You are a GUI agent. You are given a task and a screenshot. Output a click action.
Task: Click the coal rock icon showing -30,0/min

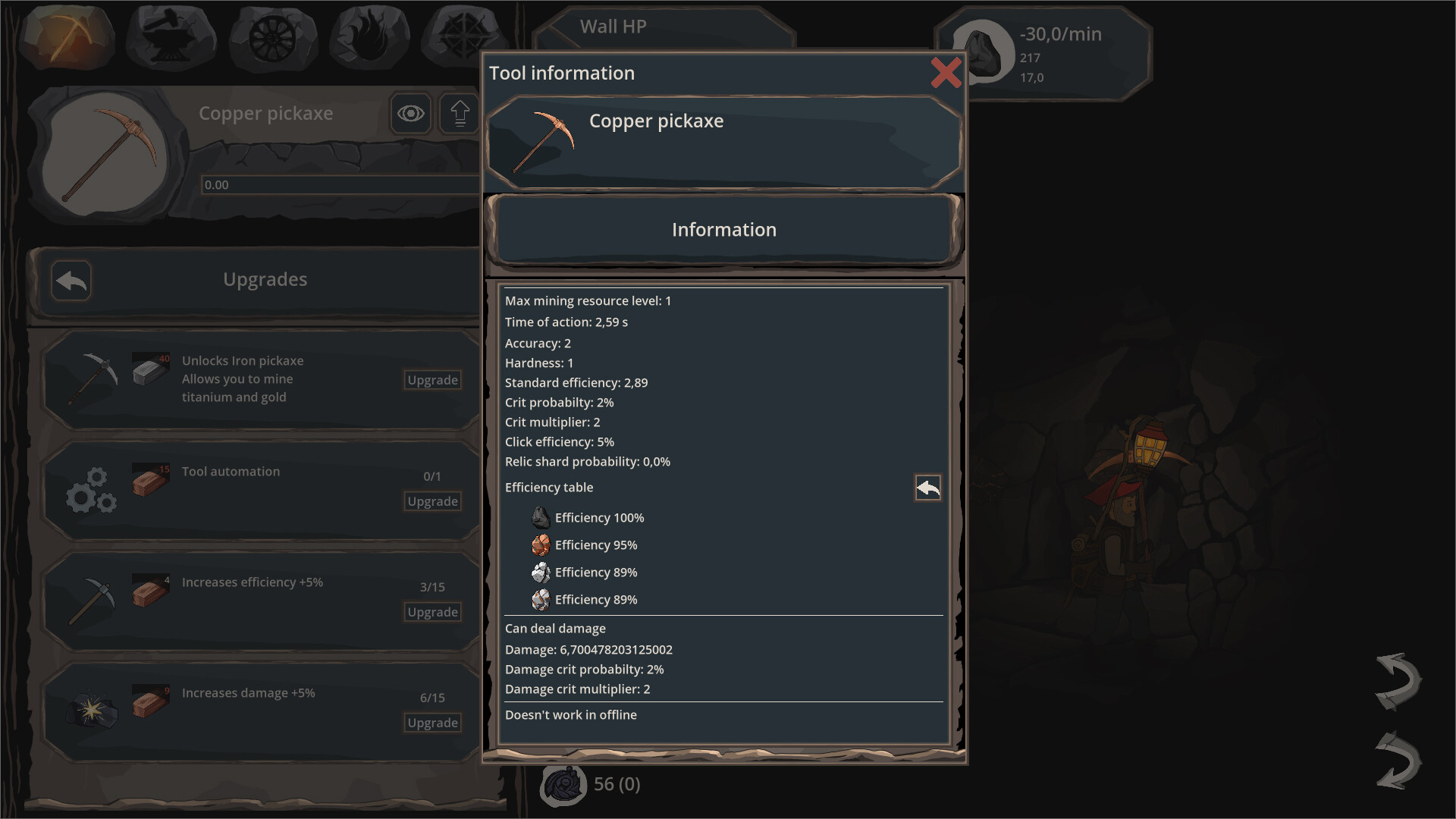(x=984, y=53)
